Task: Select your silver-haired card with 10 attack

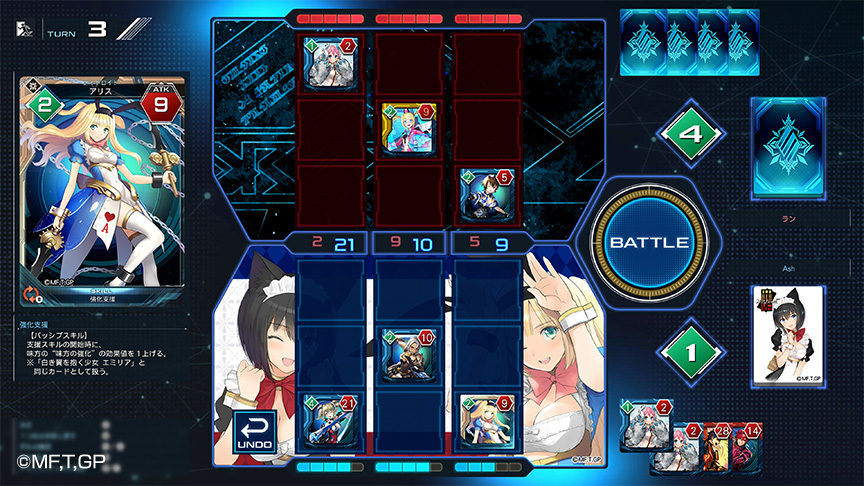Action: (409, 354)
